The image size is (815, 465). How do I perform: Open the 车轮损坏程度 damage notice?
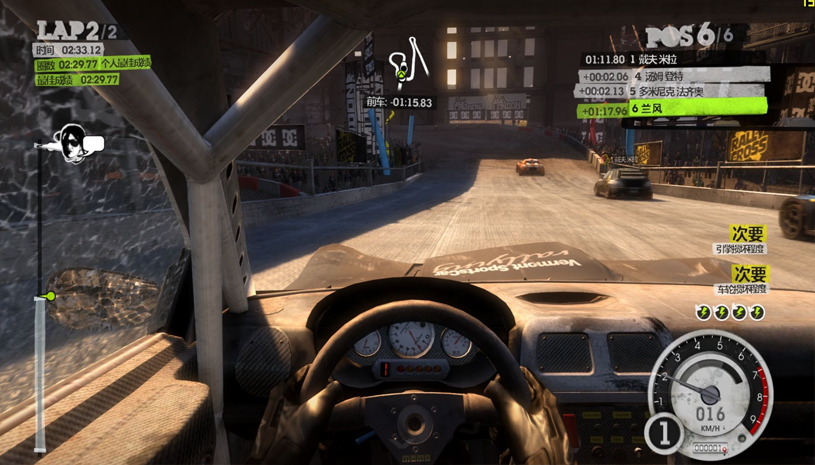[741, 280]
